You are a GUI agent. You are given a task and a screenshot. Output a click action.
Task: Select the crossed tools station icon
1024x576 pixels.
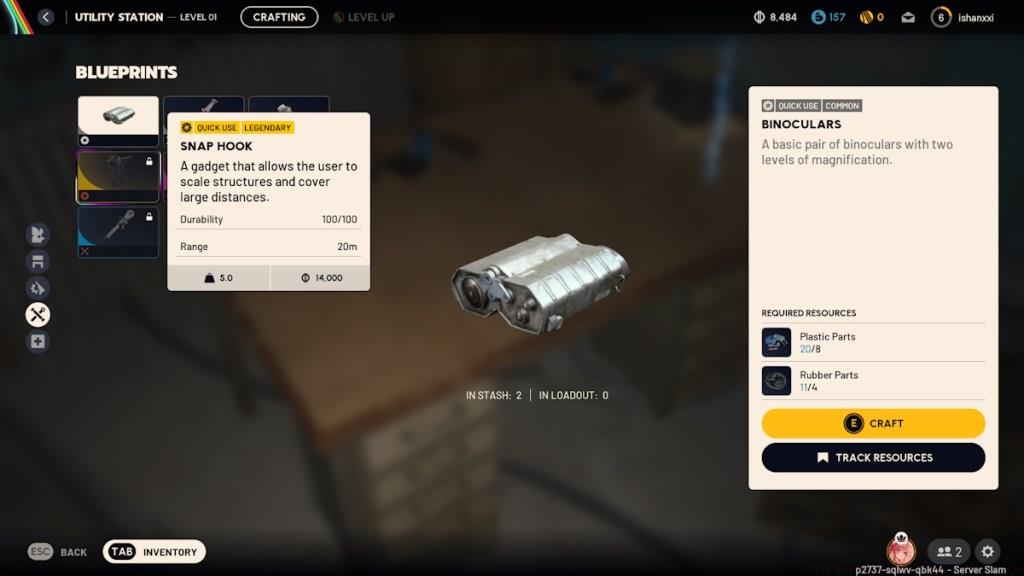tap(38, 315)
